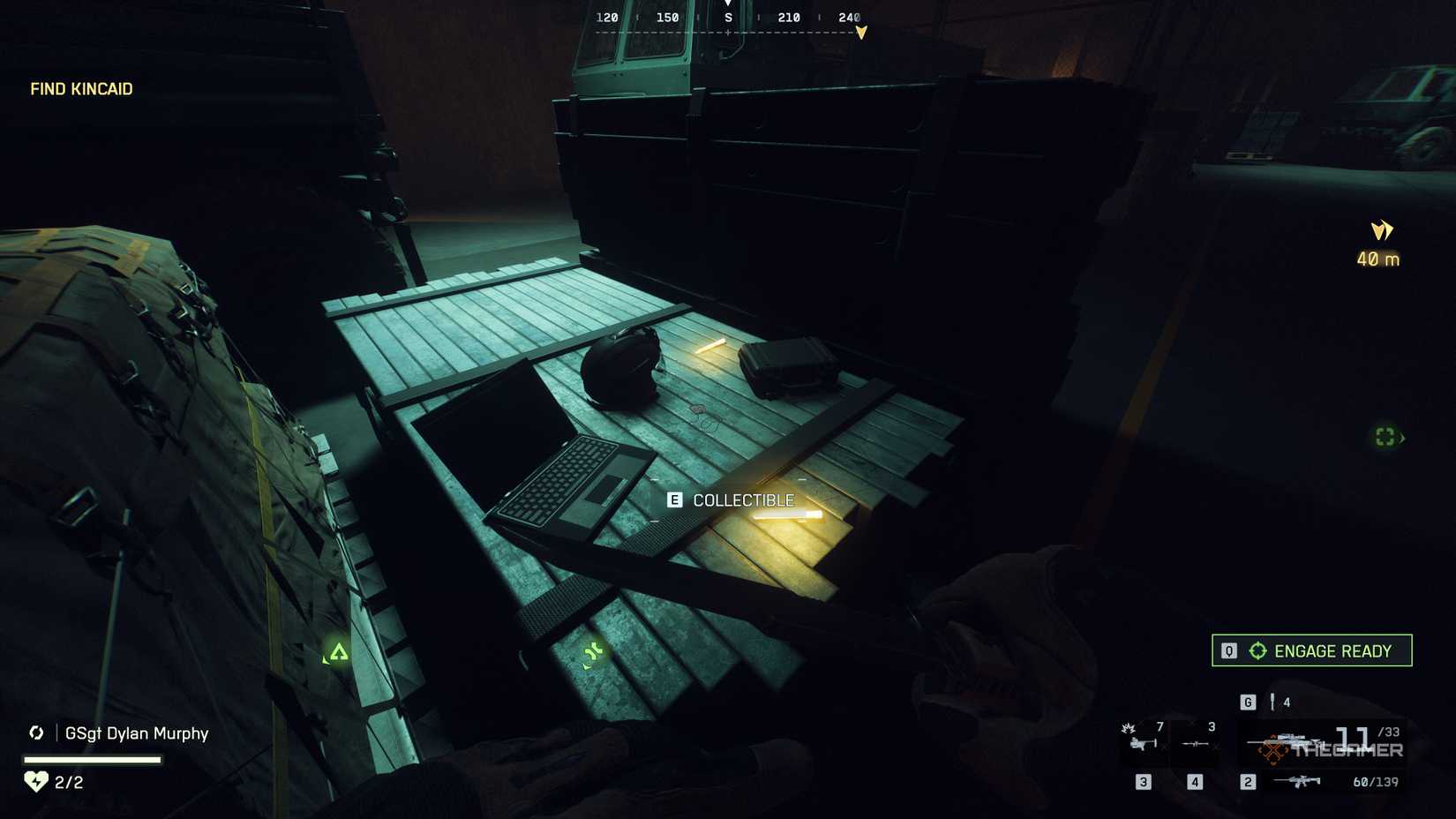Select the throwing knife icon with count 3
Screen dimensions: 1456x819
(x=1195, y=743)
